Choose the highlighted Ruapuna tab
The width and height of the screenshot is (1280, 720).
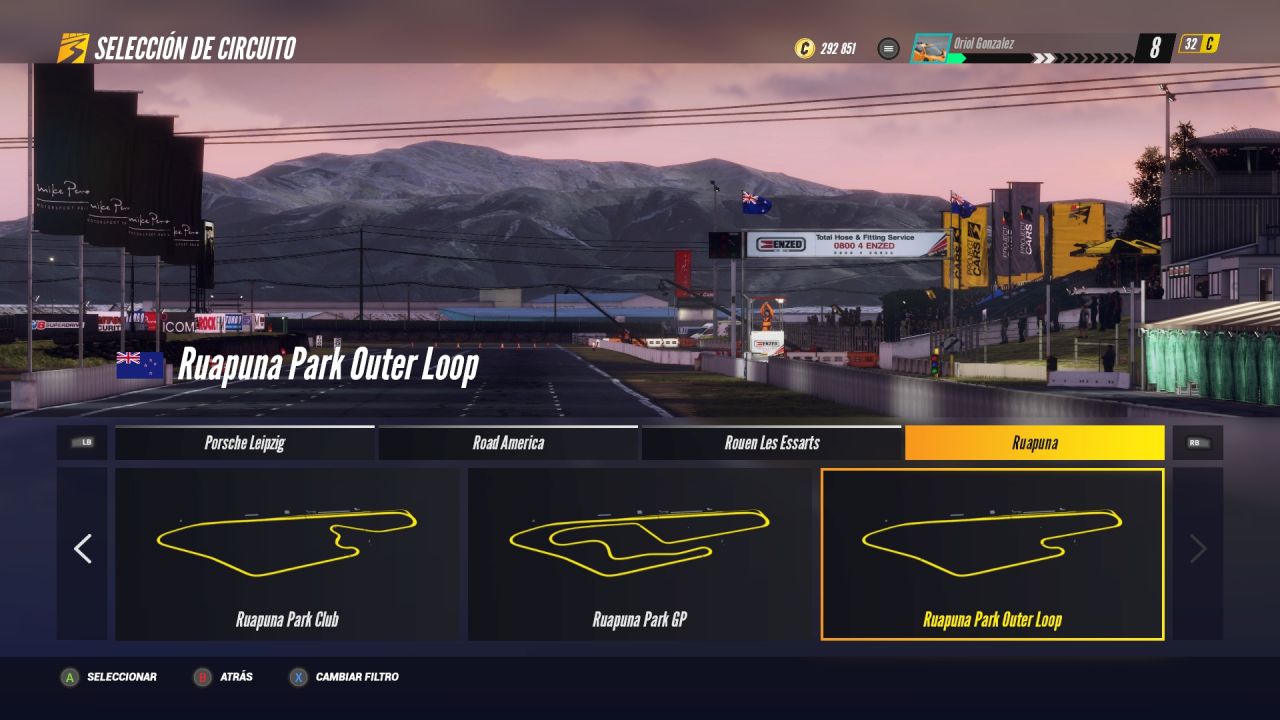1034,443
